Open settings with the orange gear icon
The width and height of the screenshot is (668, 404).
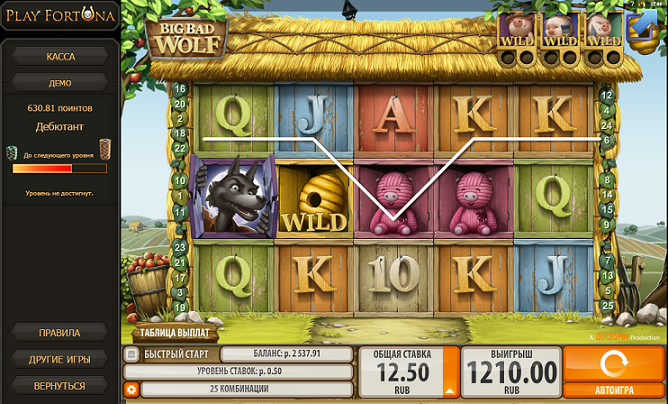(131, 388)
